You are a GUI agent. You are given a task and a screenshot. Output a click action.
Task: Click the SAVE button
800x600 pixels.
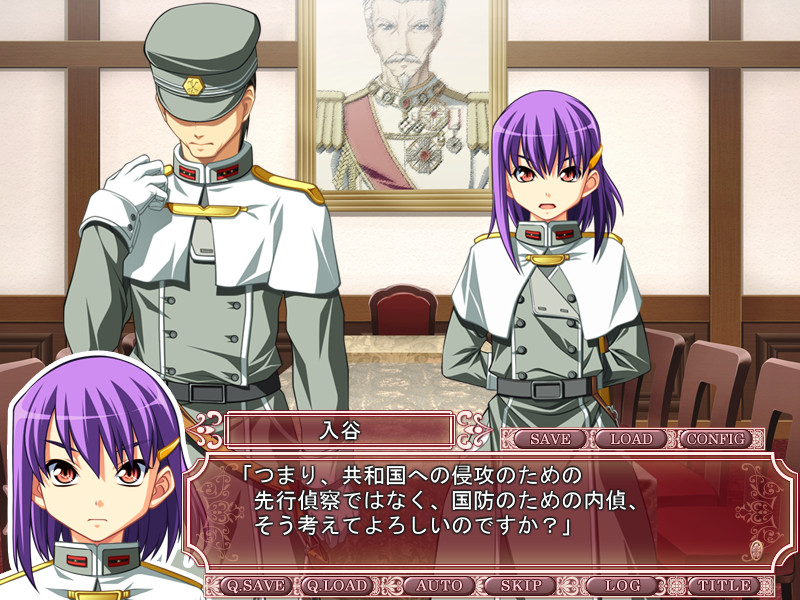550,439
